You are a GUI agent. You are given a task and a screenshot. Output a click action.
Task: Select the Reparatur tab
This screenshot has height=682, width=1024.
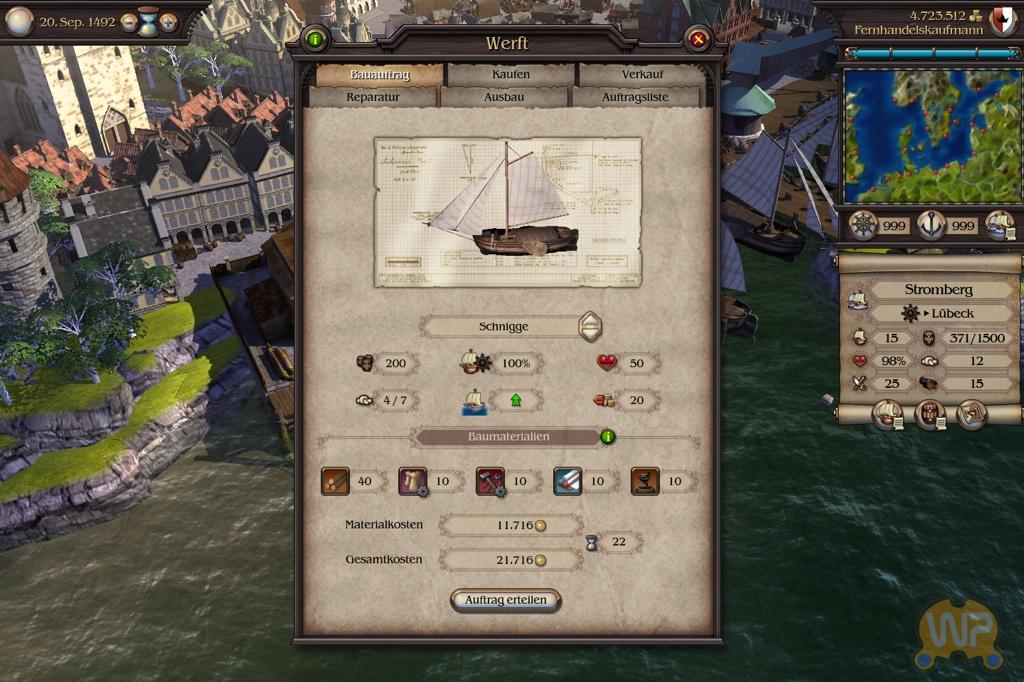point(373,97)
